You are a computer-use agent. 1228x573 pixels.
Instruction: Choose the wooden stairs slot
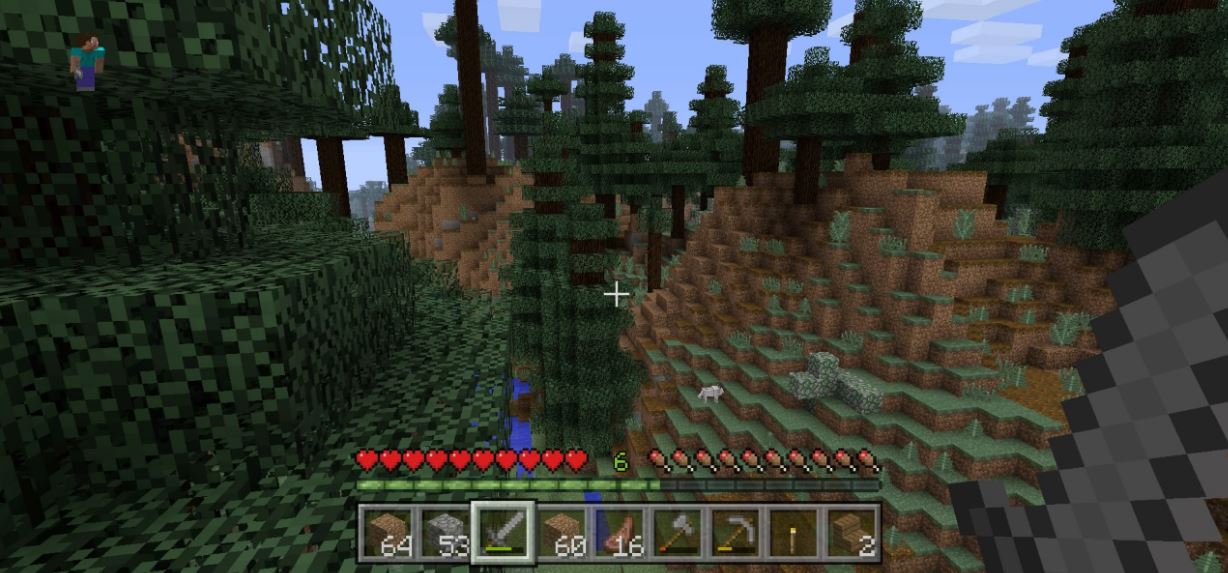click(852, 532)
